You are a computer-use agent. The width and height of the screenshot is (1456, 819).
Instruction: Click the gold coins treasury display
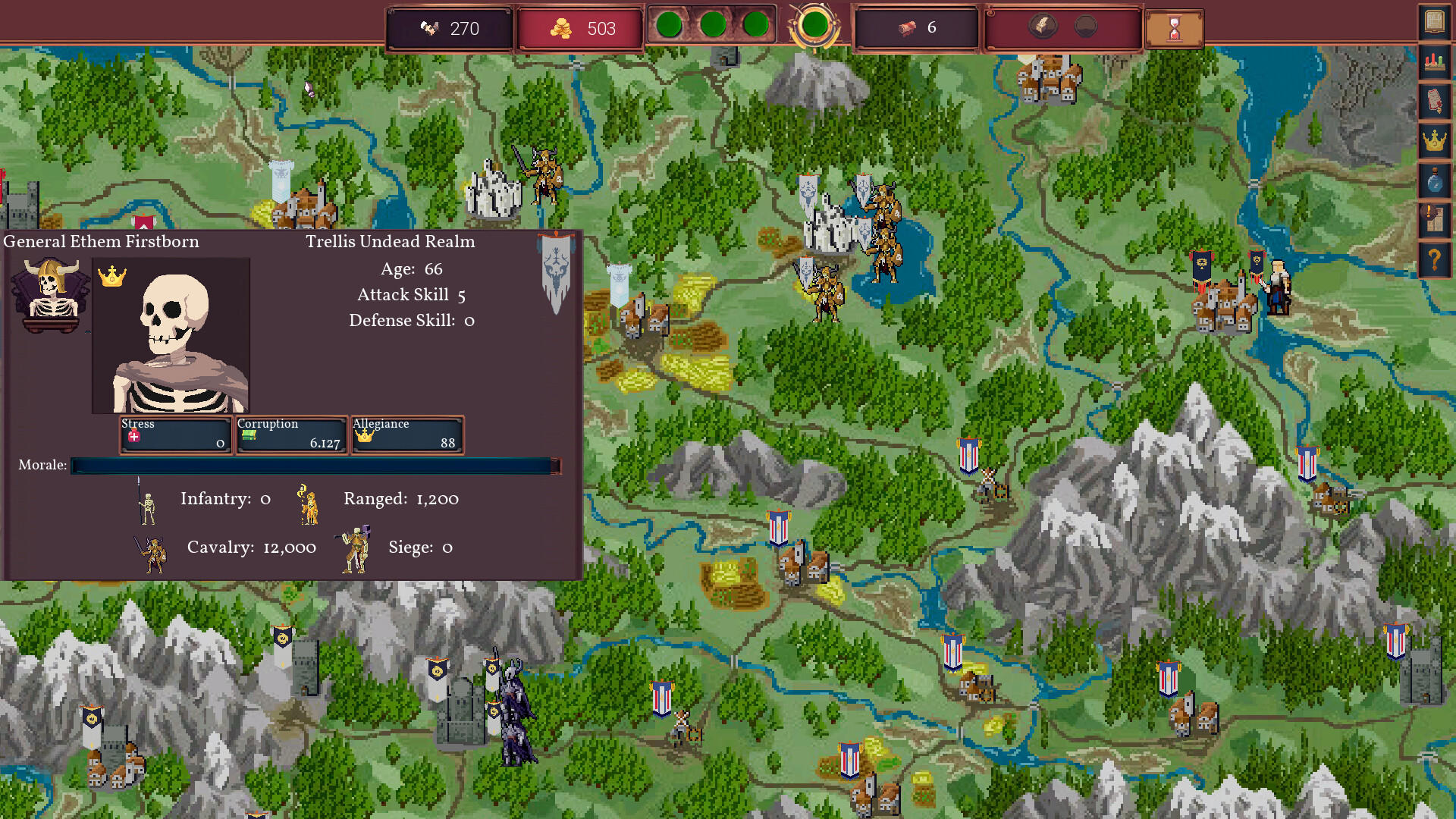[x=580, y=28]
